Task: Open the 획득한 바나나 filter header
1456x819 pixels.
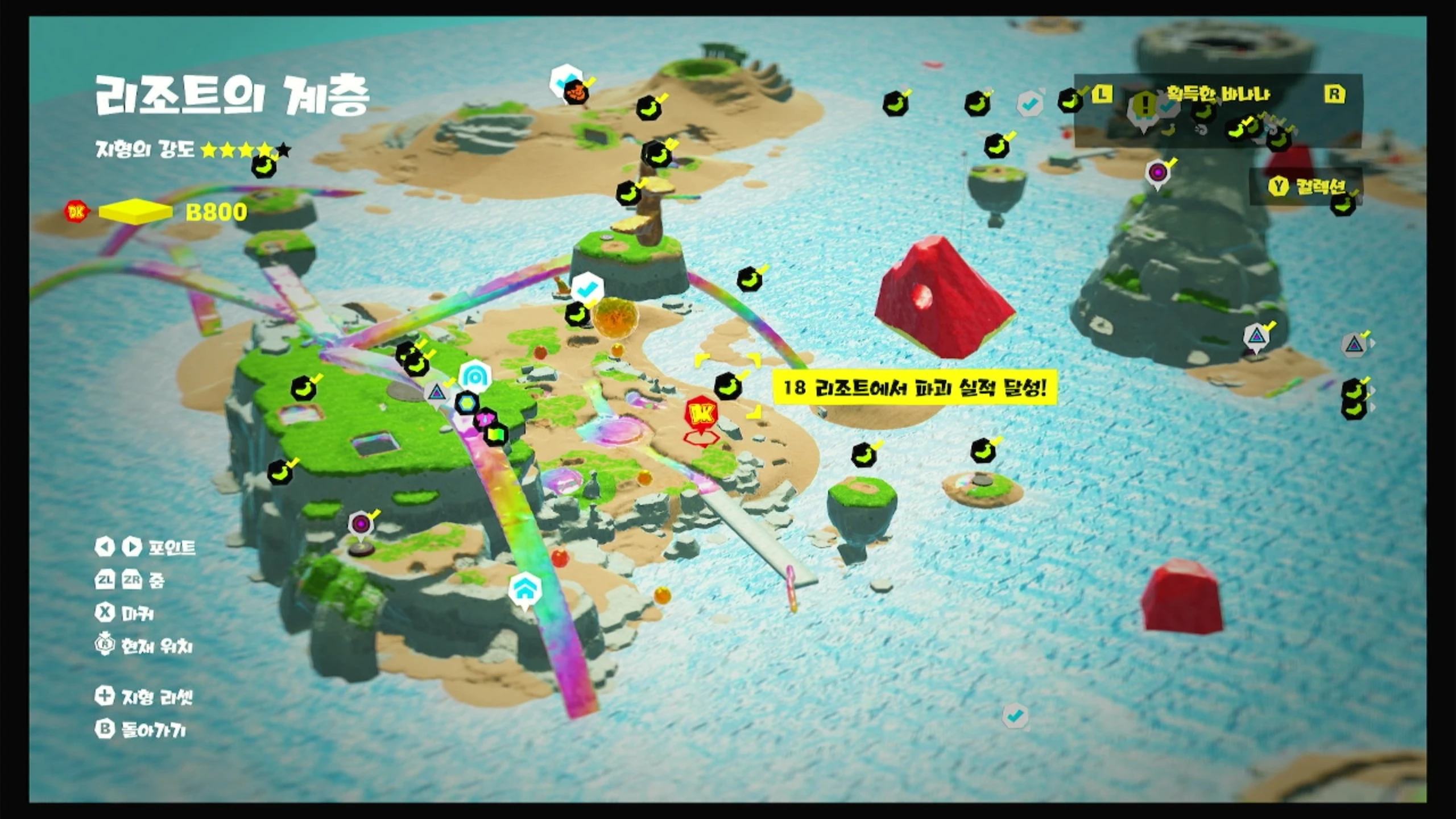Action: click(x=1218, y=94)
